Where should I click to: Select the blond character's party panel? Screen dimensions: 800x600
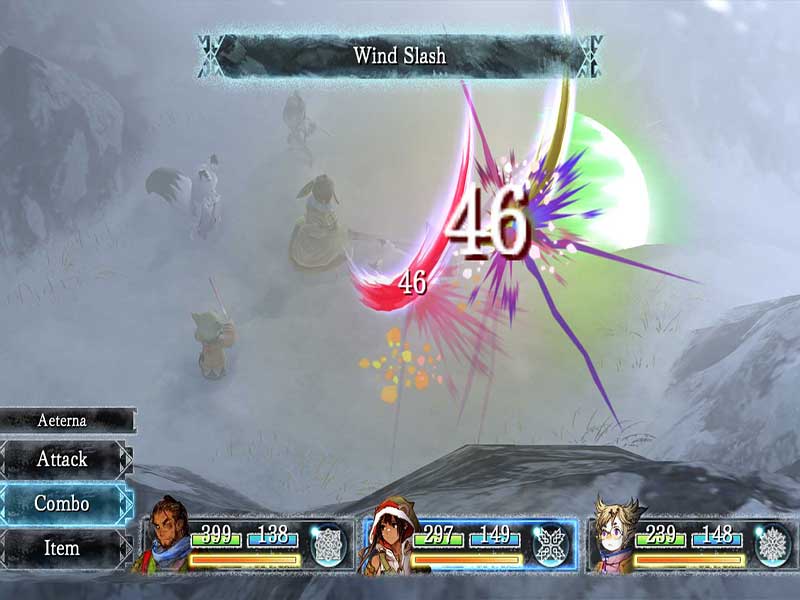pyautogui.click(x=690, y=546)
